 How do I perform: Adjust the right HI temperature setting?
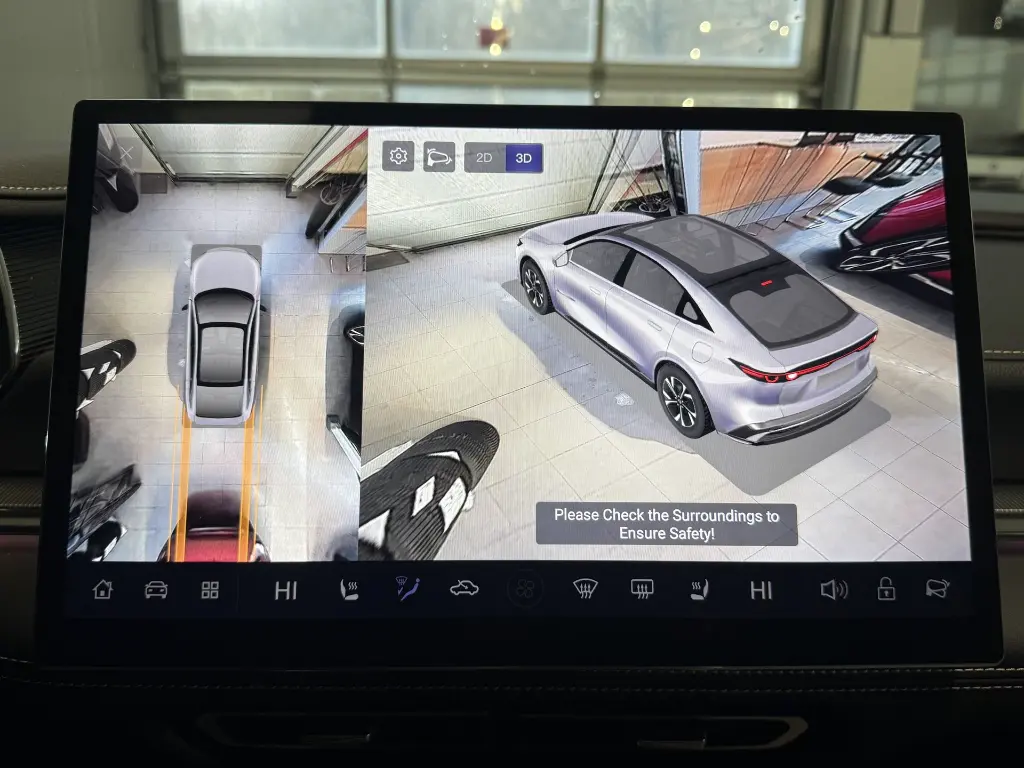761,590
